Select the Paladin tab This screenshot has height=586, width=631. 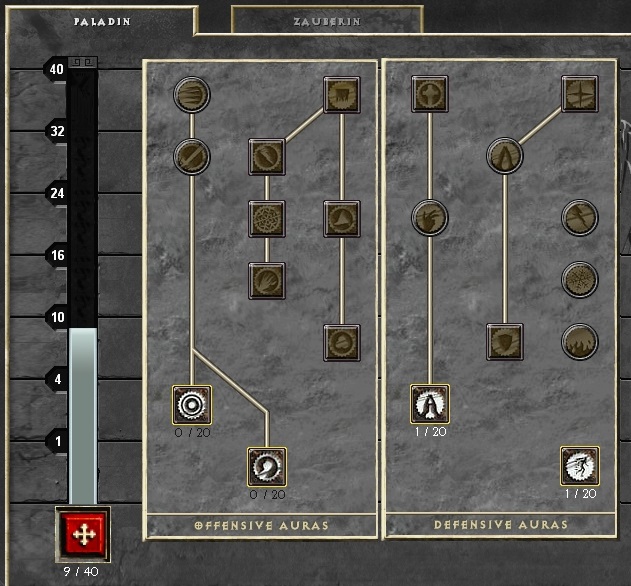coord(102,20)
